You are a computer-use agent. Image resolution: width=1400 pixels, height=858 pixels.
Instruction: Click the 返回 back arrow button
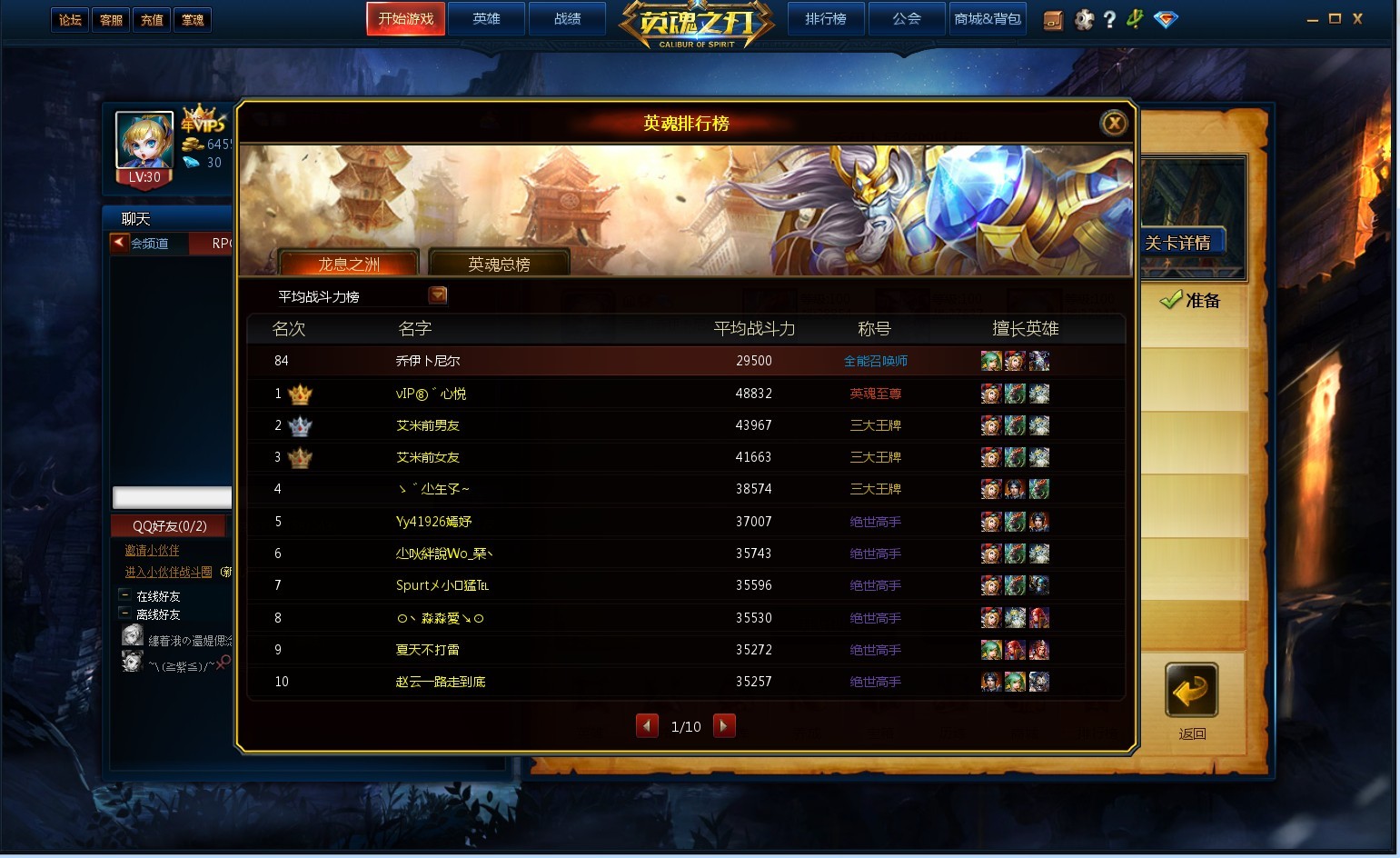(1191, 692)
